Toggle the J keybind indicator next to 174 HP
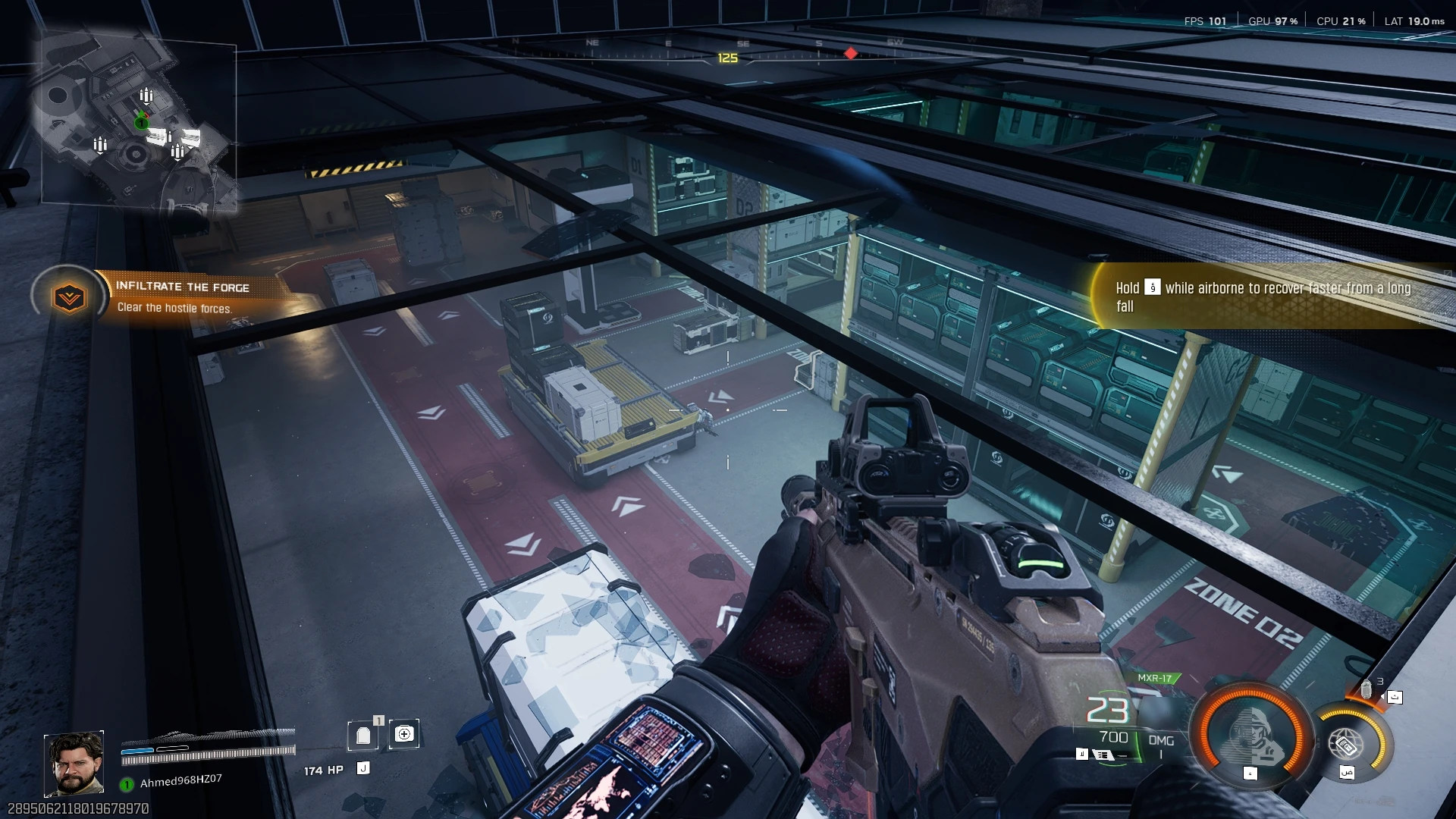Image resolution: width=1456 pixels, height=819 pixels. click(x=363, y=768)
